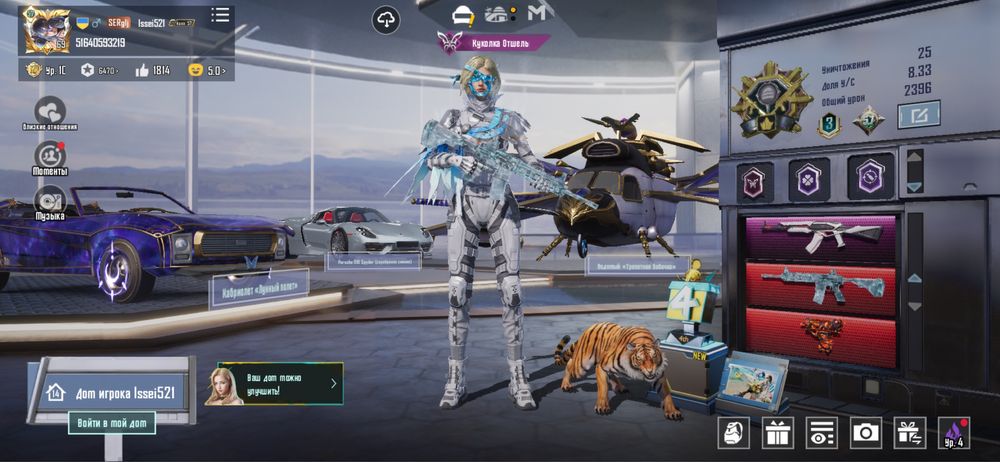Image resolution: width=1000 pixels, height=462 pixels.
Task: Open the "Близкие отношения" hearts icon
Action: click(49, 111)
